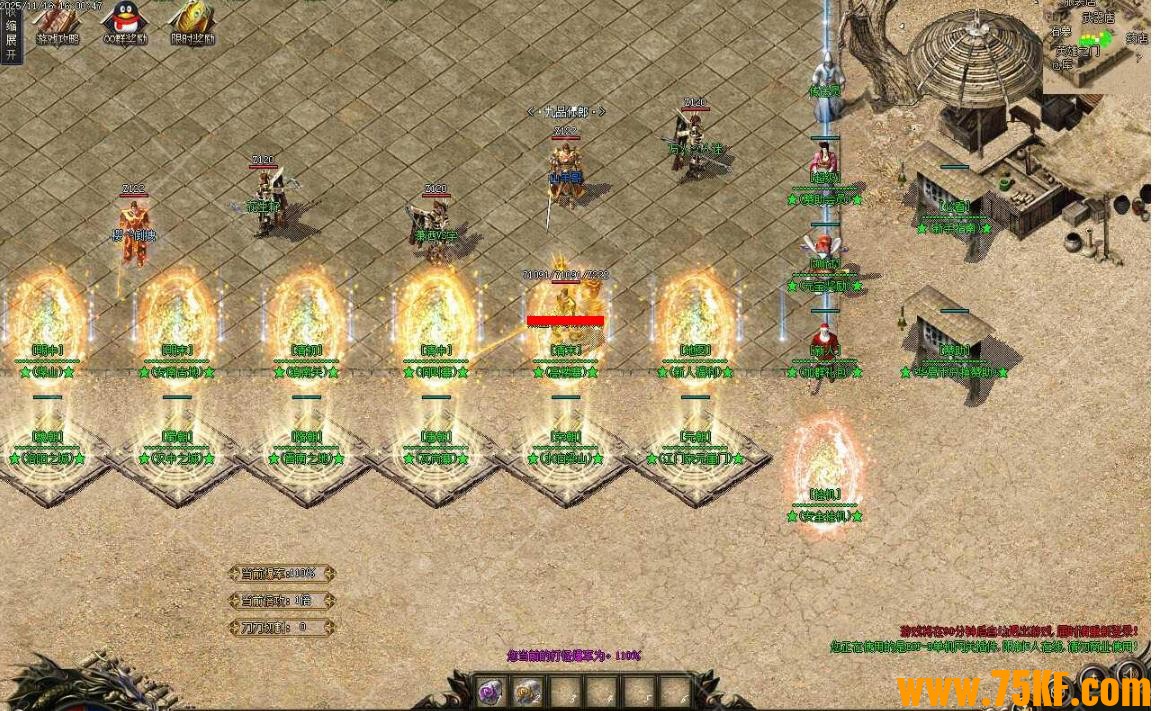Open the QQ群奖励 penguin reward icon
1155x711 pixels.
click(125, 24)
